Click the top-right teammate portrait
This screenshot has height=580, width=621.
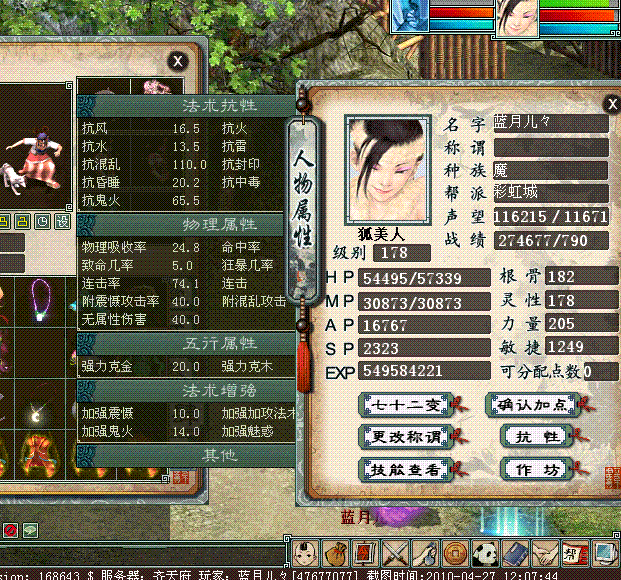pyautogui.click(x=518, y=20)
